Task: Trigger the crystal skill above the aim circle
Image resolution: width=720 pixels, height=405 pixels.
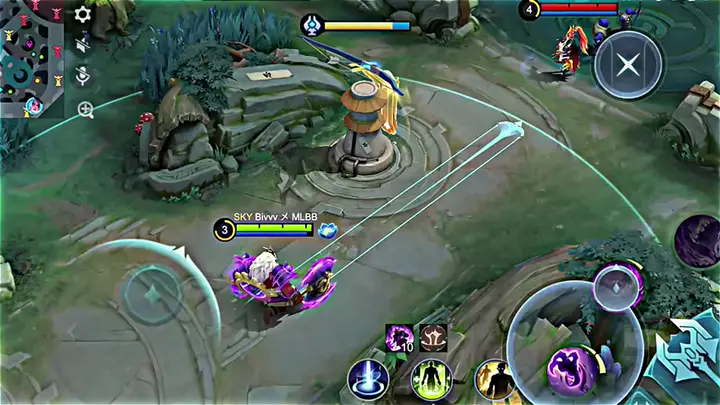Action: 616,287
